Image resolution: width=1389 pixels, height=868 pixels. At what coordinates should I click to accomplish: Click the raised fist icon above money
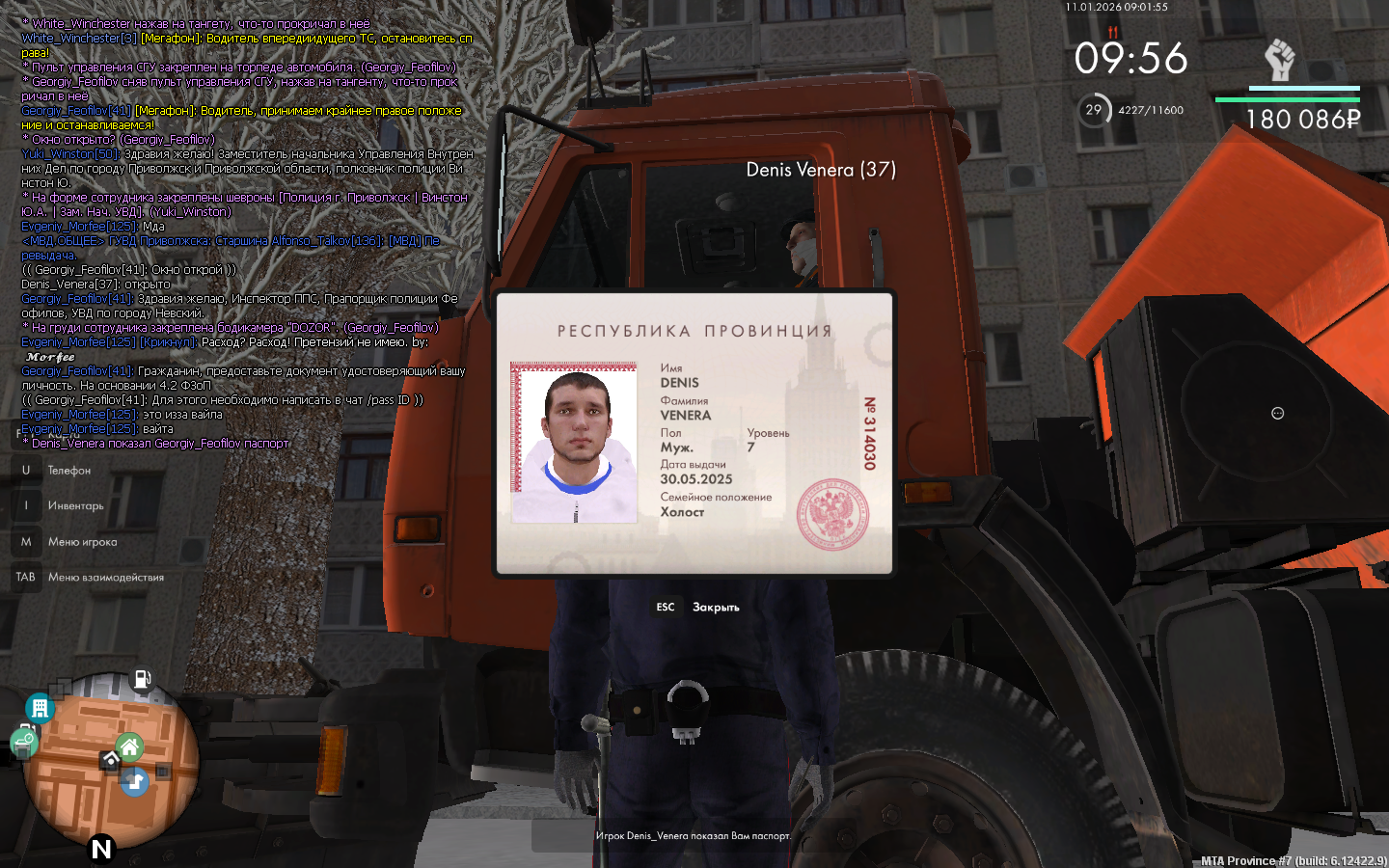tap(1279, 60)
